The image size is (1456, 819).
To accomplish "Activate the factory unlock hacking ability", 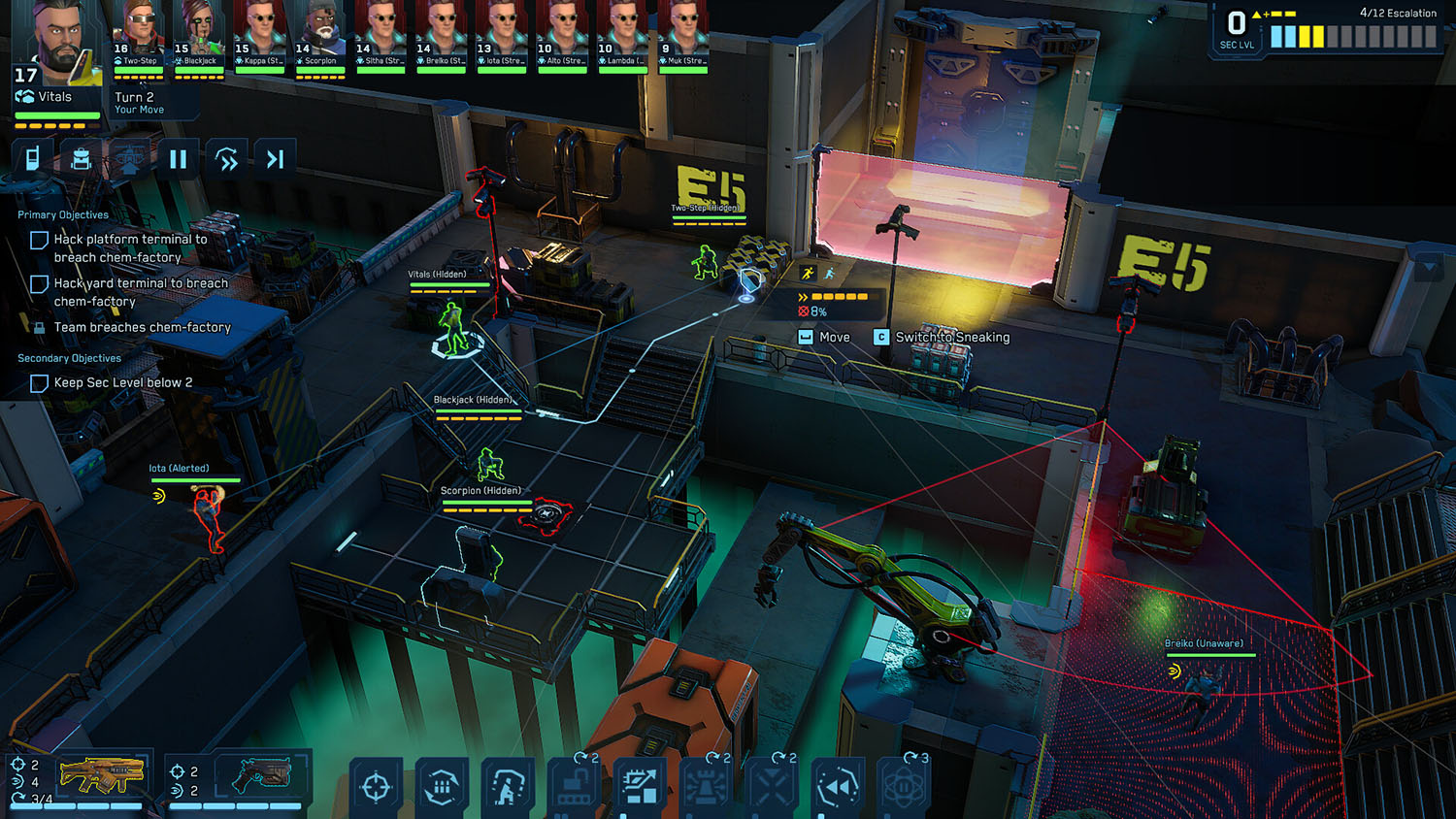I will (571, 788).
